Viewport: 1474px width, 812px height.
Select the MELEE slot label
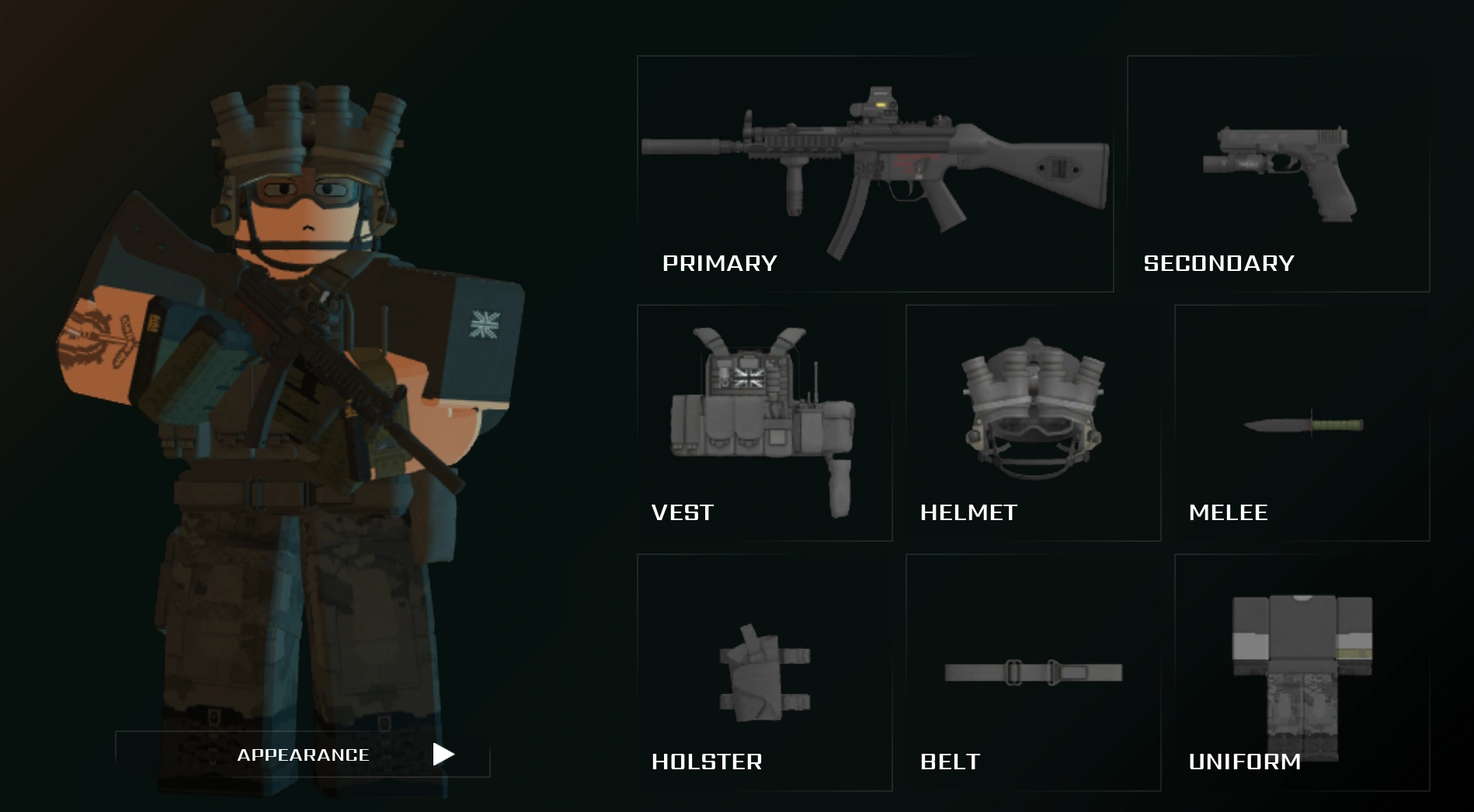pos(1229,512)
